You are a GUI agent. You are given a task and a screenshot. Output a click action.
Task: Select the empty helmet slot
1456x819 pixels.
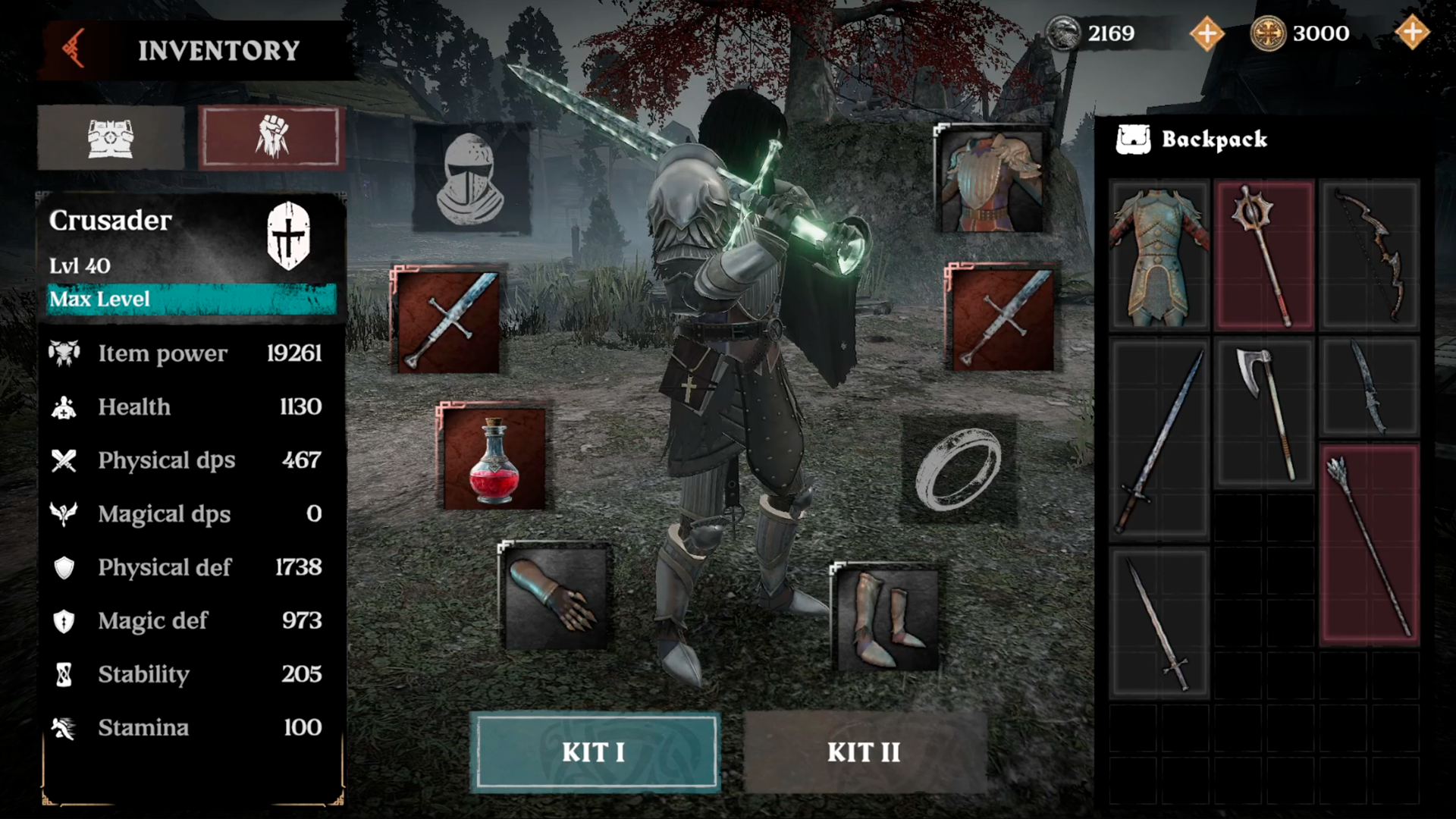point(470,179)
